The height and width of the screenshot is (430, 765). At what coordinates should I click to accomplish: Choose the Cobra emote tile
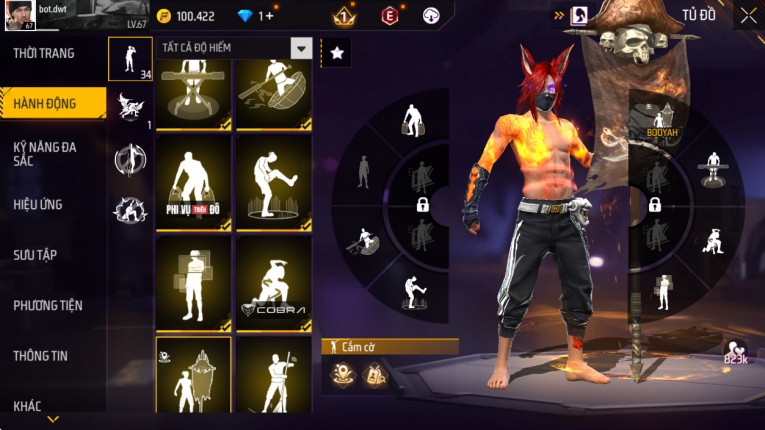pos(273,283)
